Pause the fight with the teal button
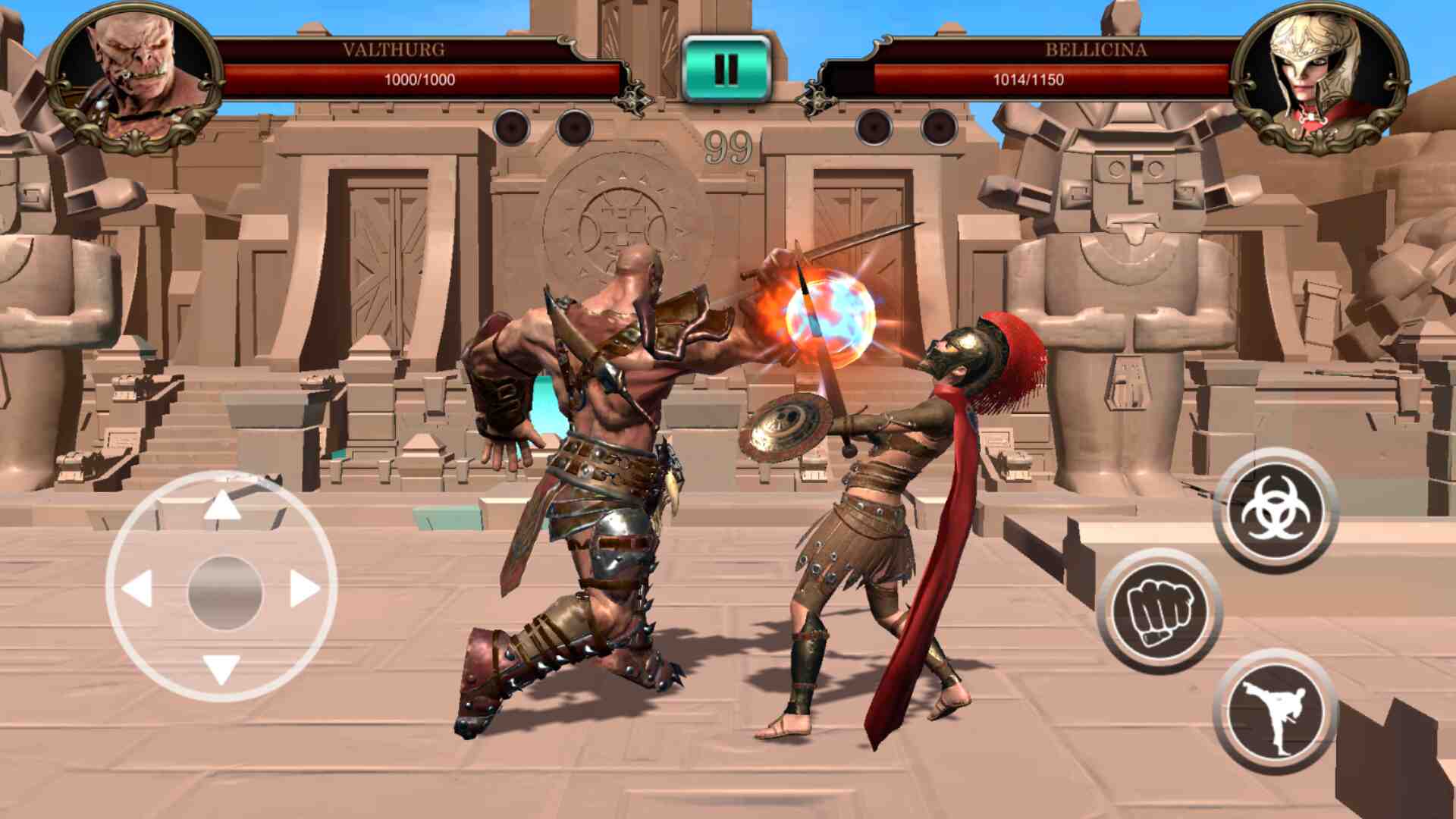The image size is (1456, 819). [x=726, y=70]
